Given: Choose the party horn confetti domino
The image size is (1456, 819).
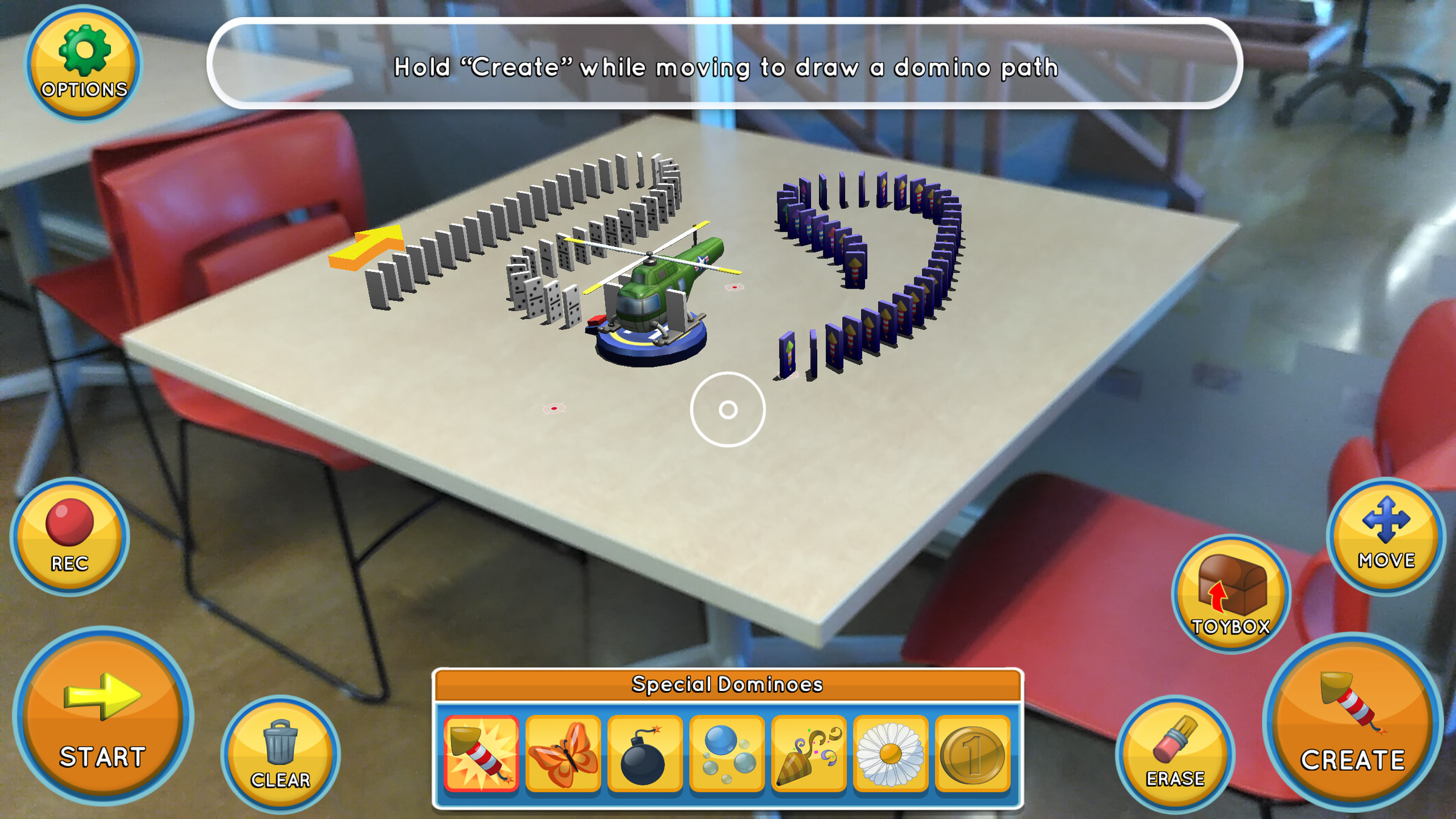Looking at the screenshot, I should click(809, 754).
